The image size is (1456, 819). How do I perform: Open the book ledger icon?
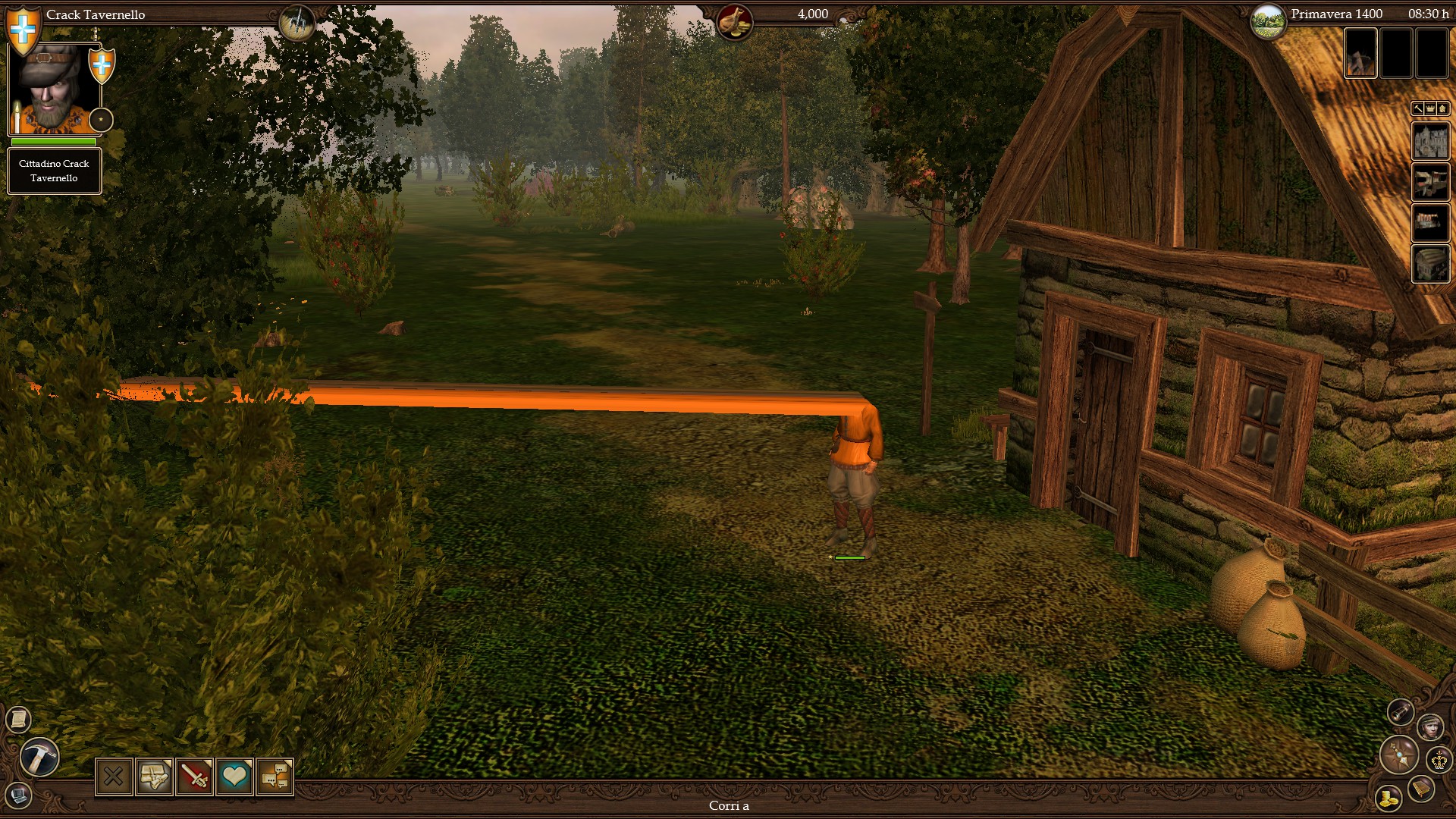pos(1420,789)
